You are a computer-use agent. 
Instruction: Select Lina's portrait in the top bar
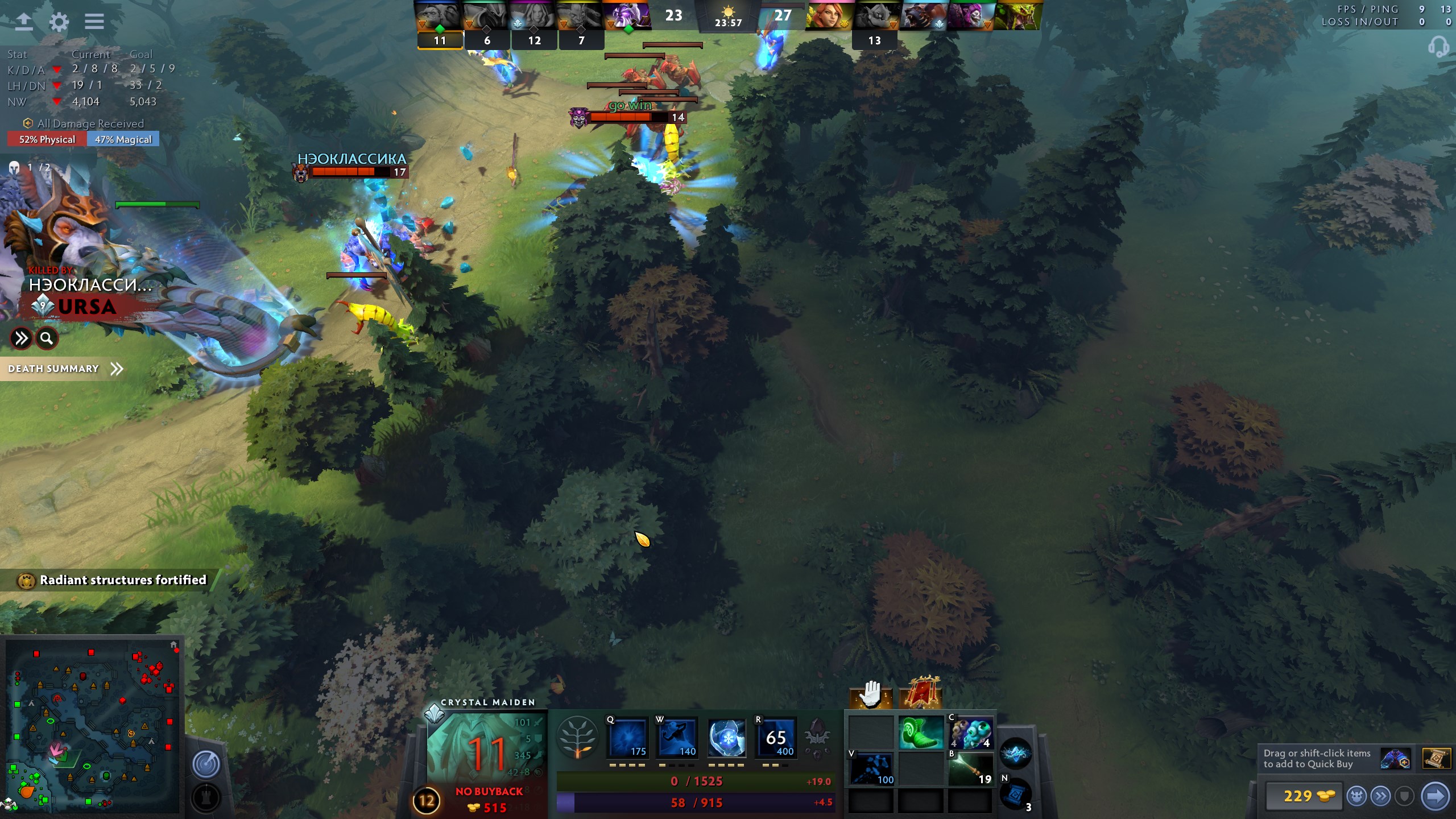[x=827, y=15]
